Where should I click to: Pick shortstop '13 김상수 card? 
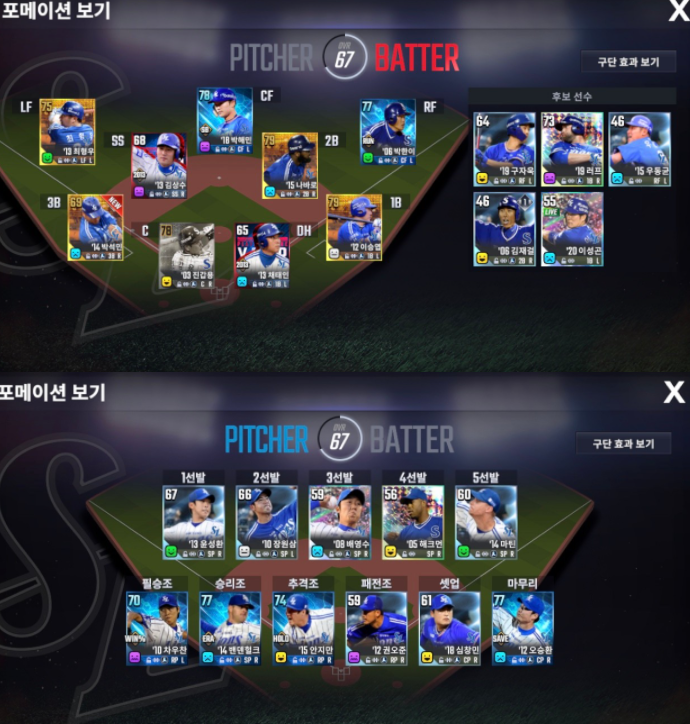[x=159, y=165]
